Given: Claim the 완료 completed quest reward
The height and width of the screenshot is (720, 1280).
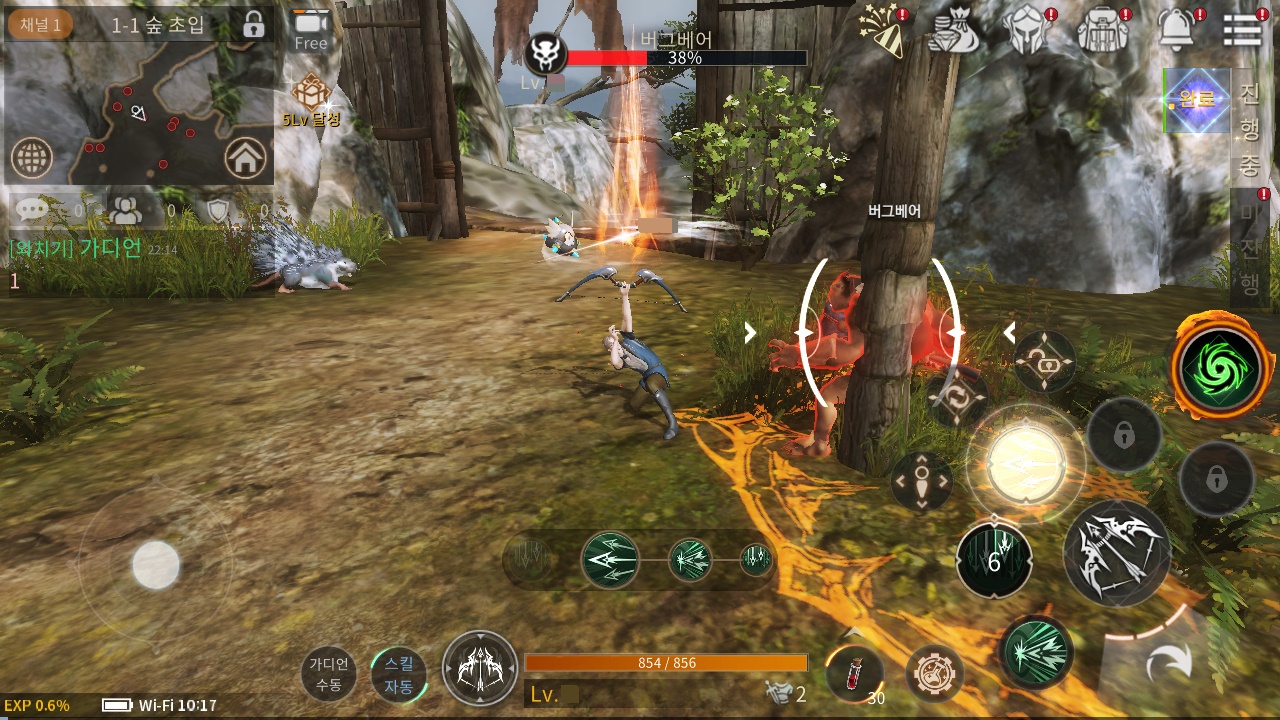Looking at the screenshot, I should coord(1196,101).
